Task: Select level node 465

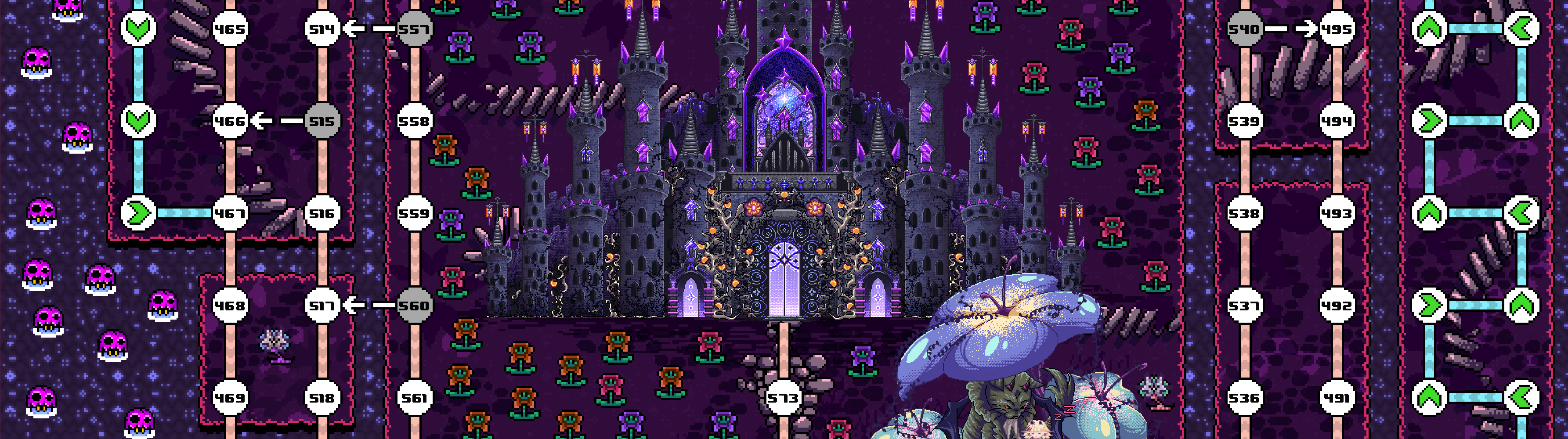Action: 230,29
